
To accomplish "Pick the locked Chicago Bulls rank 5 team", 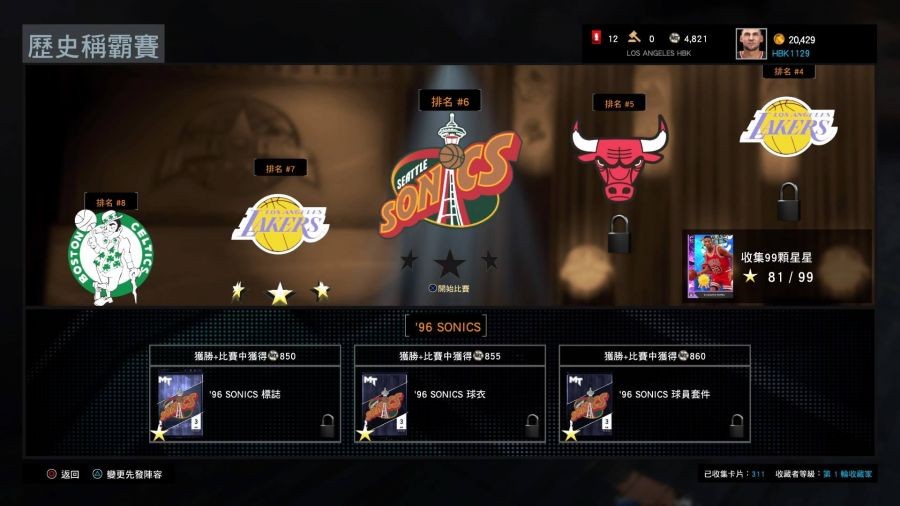I will tap(619, 158).
